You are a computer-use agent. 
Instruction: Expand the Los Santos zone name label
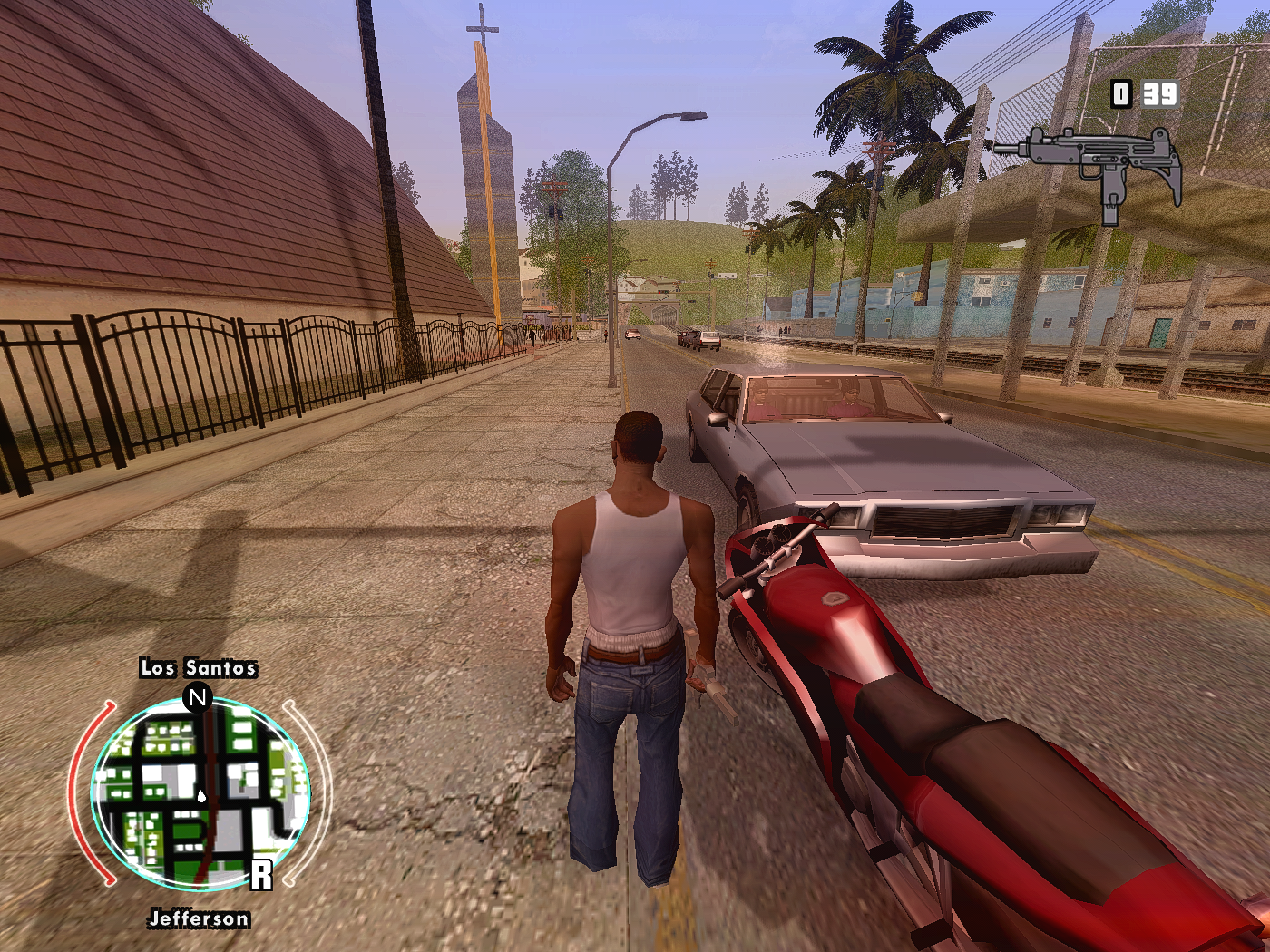[x=199, y=669]
